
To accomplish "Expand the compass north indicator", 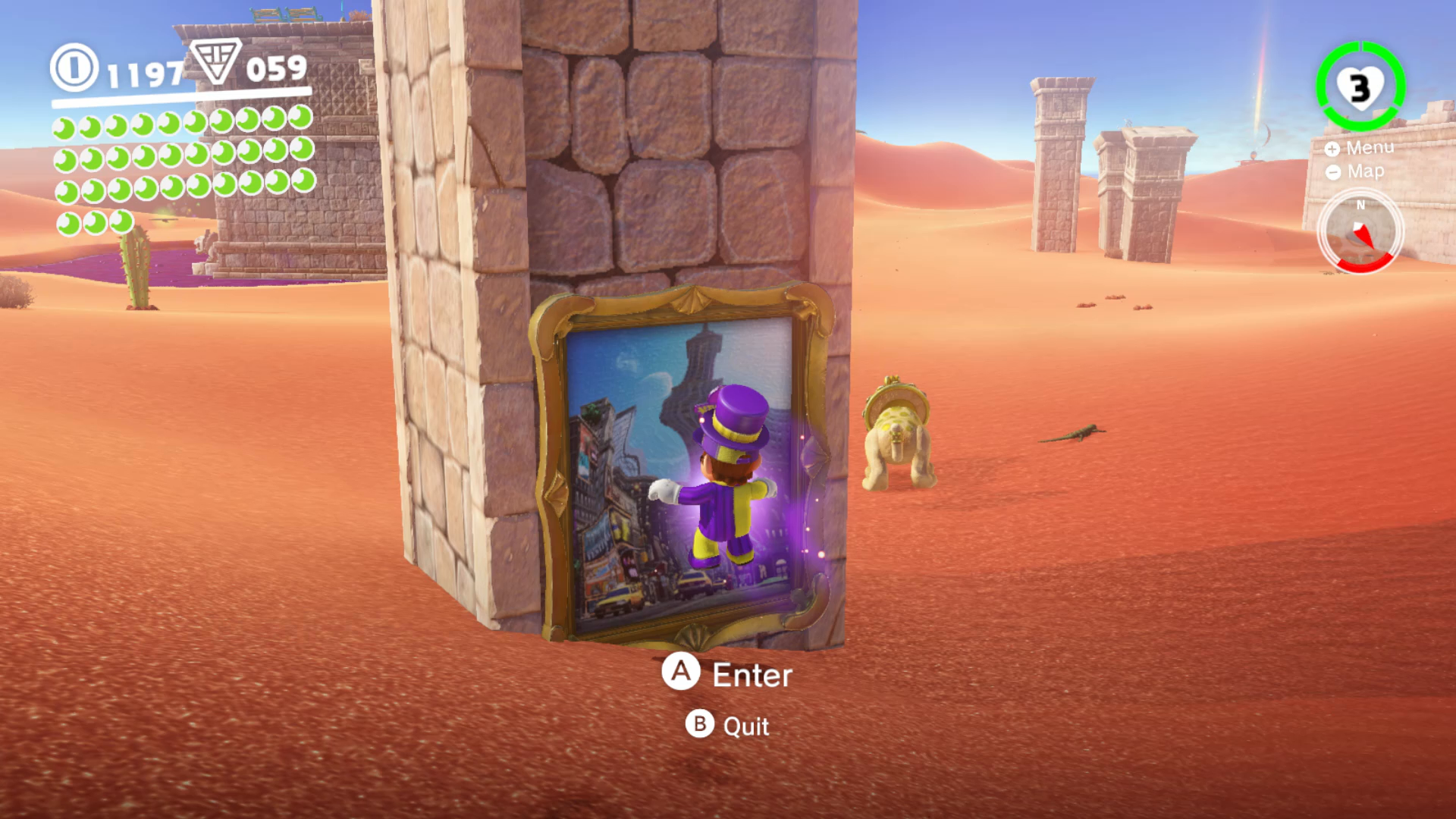I will point(1360,205).
